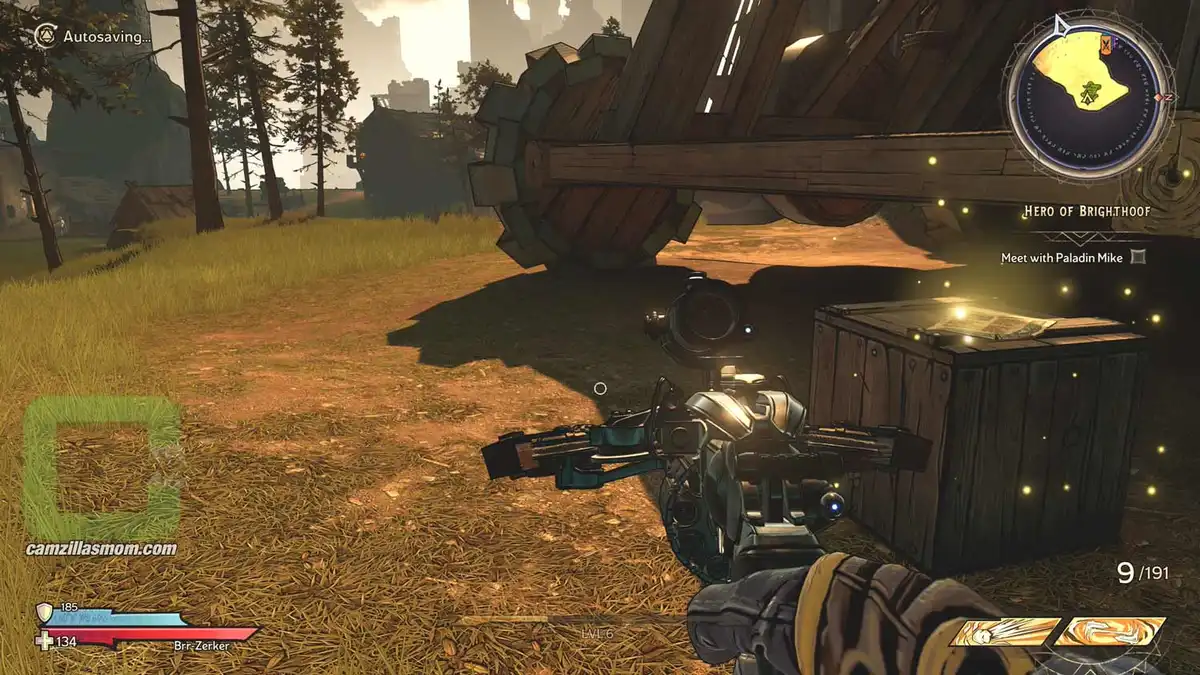Tick the Meet with Paladin Mike checkbox
The width and height of the screenshot is (1200, 675).
(x=1137, y=258)
